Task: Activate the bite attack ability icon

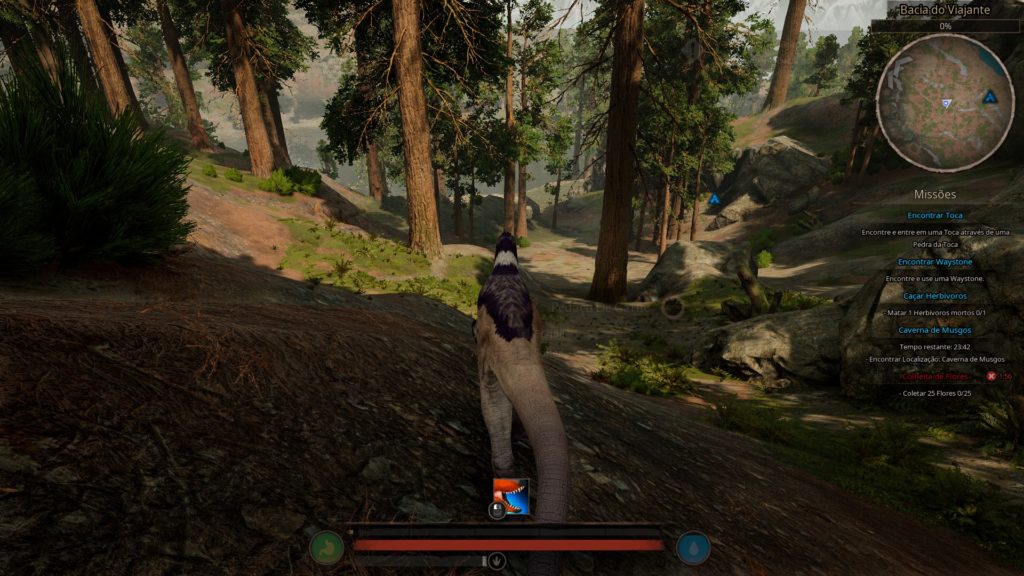Action: click(511, 495)
